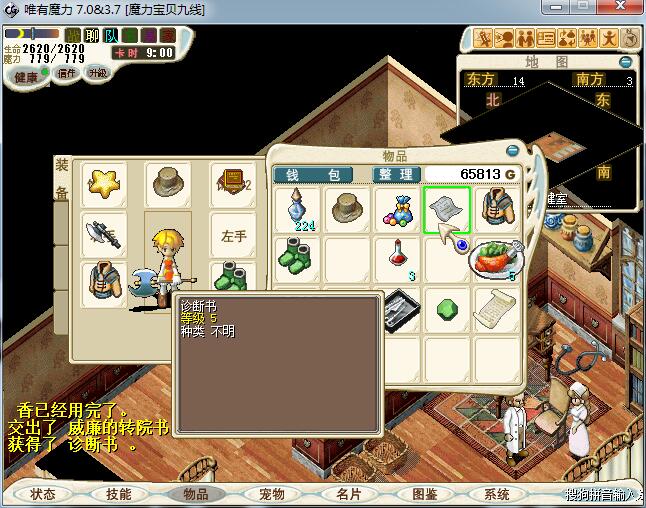Viewport: 646px width, 508px height.
Task: Select the colorful candy bag item
Action: tap(397, 209)
